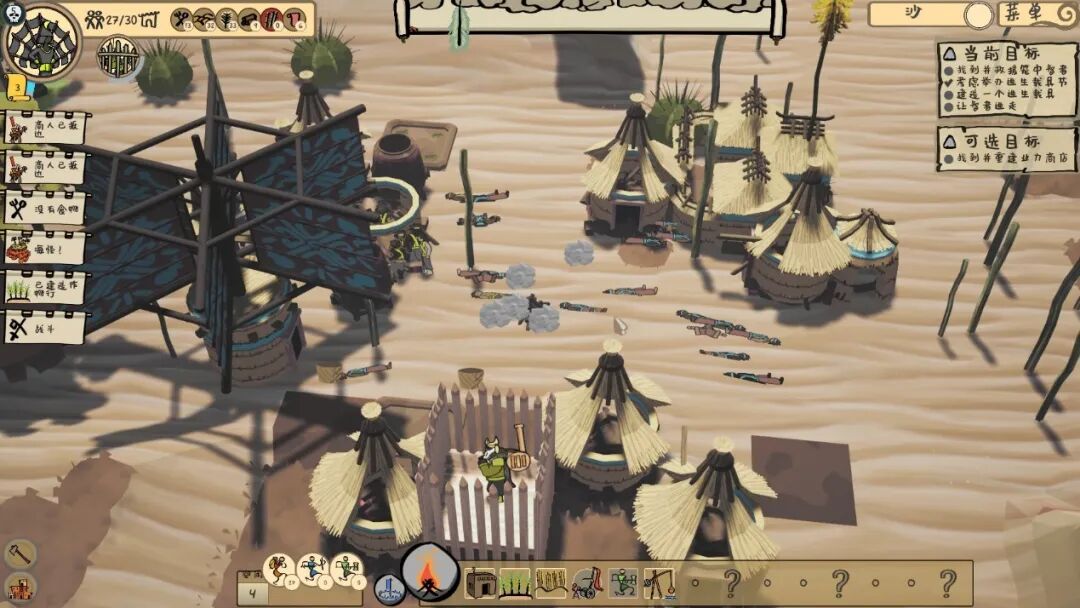Select the wooden fence building icon

coord(551,583)
